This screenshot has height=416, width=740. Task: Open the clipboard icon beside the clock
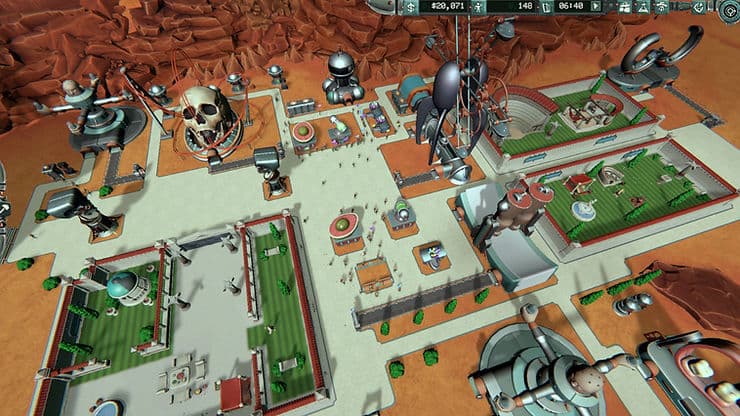tap(547, 7)
